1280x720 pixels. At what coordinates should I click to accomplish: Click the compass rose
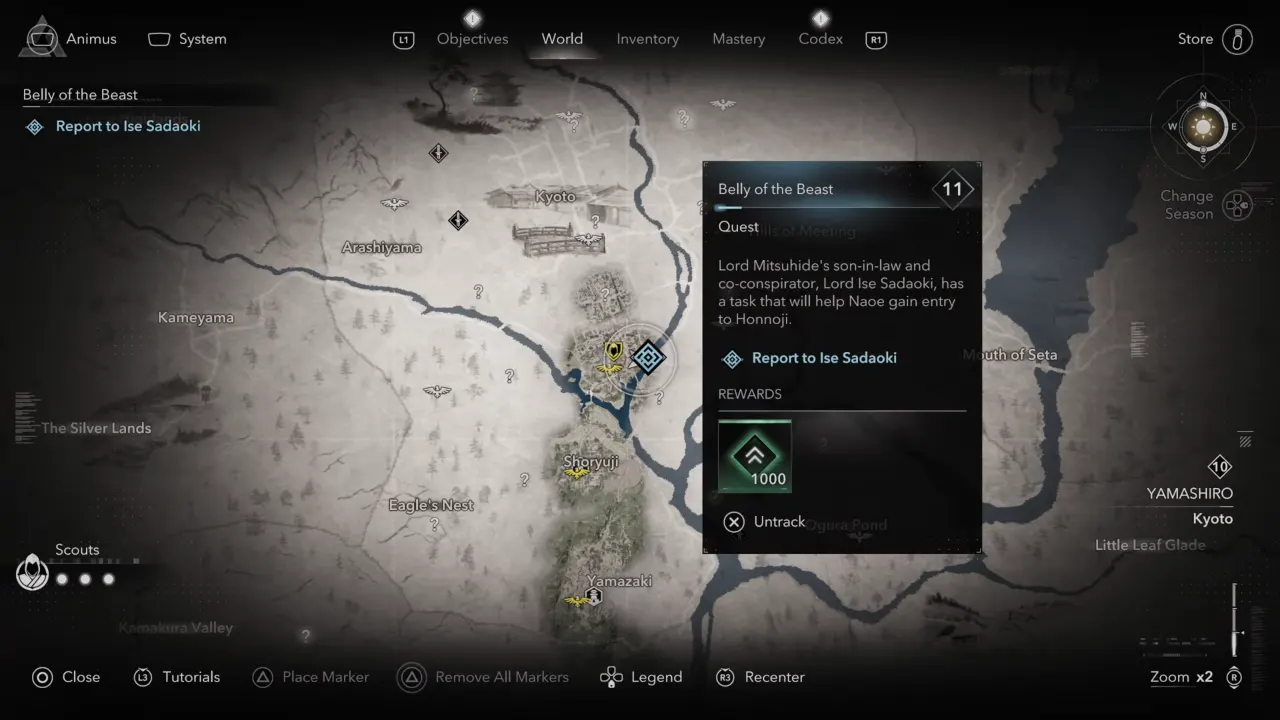tap(1203, 127)
